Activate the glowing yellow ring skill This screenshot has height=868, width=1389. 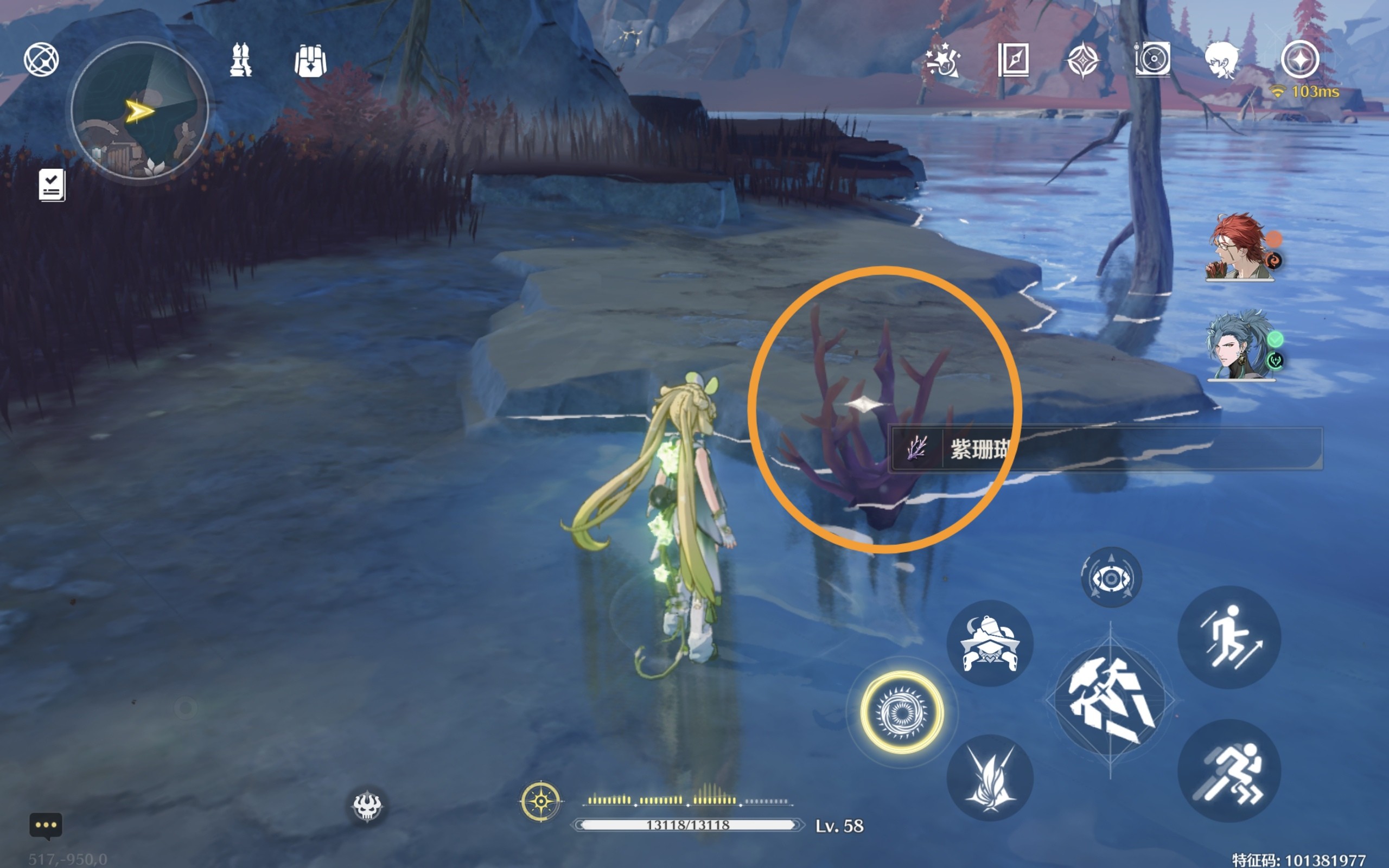coord(901,712)
